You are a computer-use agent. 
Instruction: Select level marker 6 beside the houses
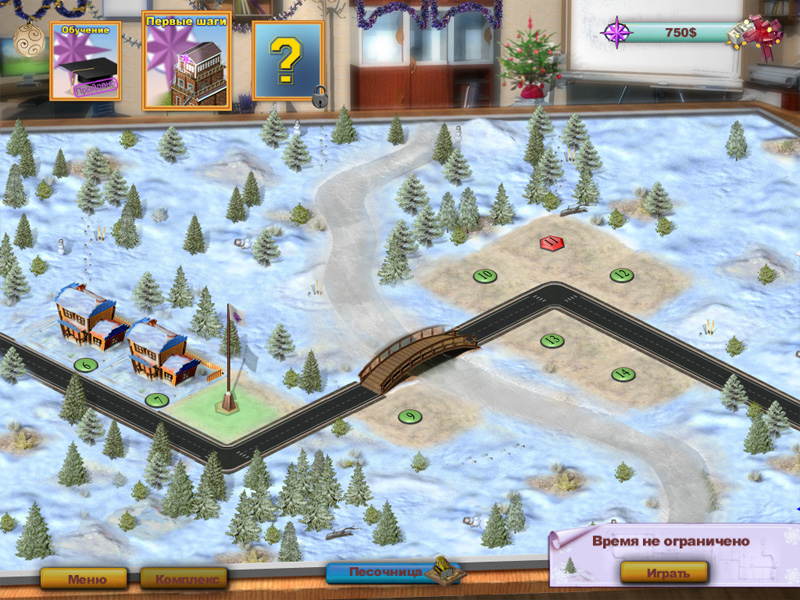(86, 365)
